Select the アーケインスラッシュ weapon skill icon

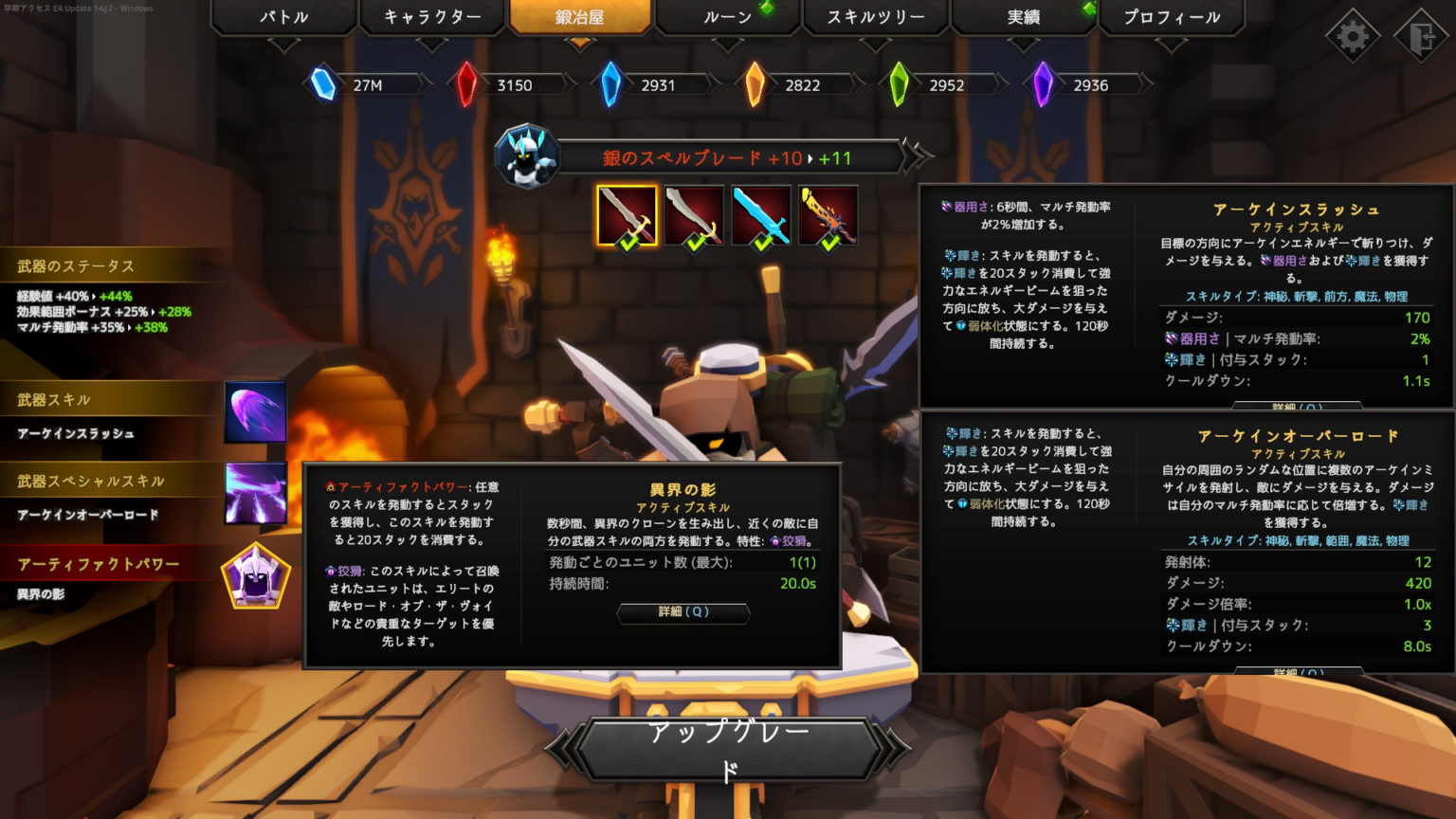(254, 411)
